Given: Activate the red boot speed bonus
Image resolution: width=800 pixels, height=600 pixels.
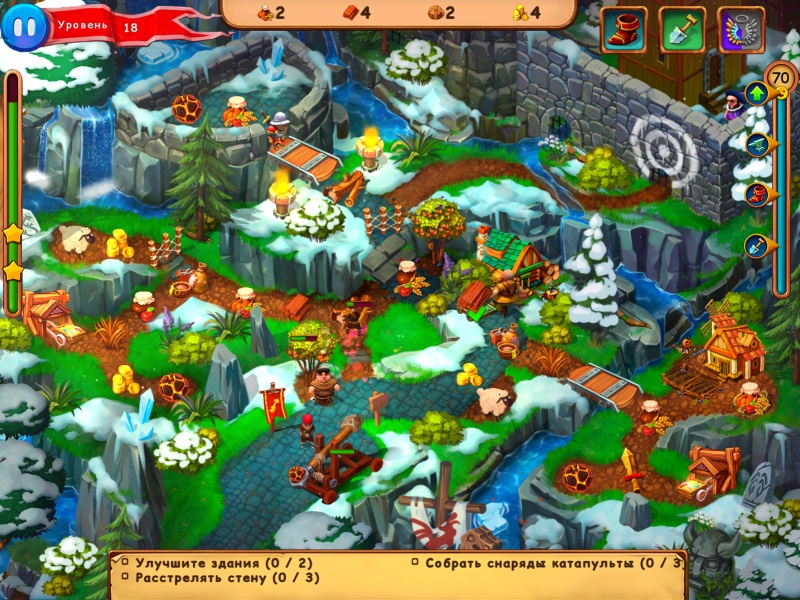Looking at the screenshot, I should [623, 30].
